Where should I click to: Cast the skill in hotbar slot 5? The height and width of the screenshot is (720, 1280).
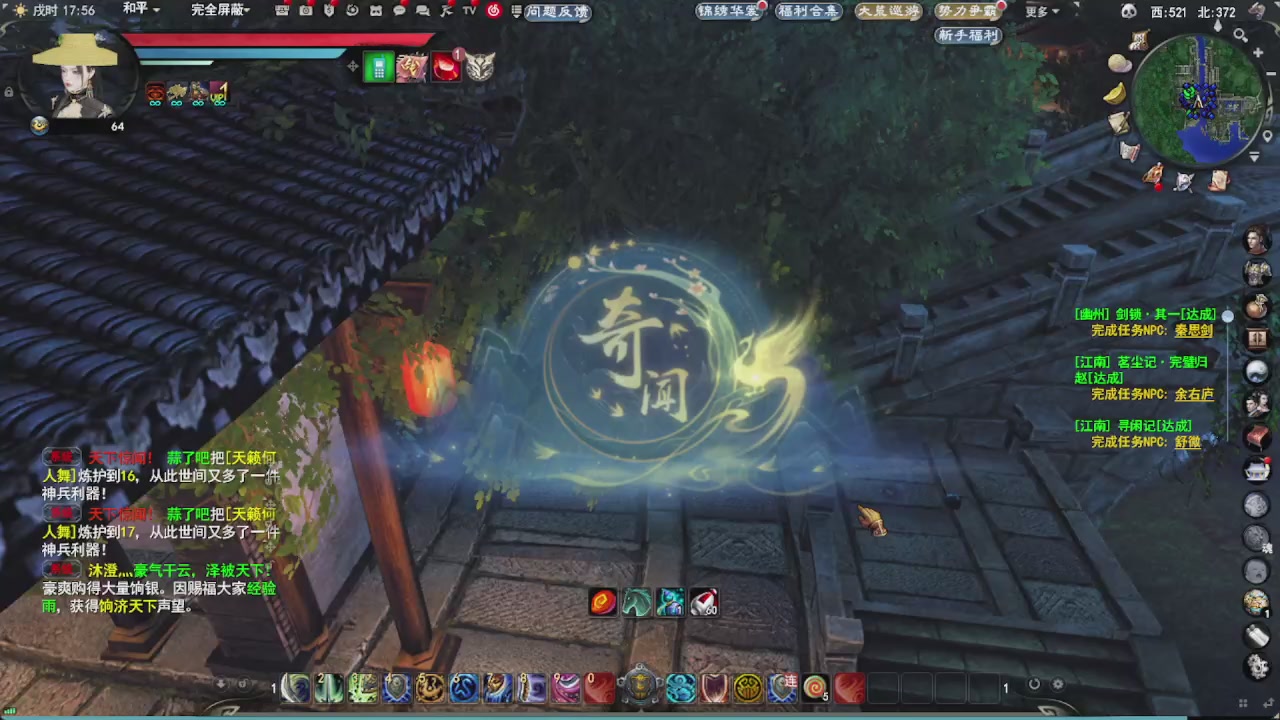click(431, 687)
